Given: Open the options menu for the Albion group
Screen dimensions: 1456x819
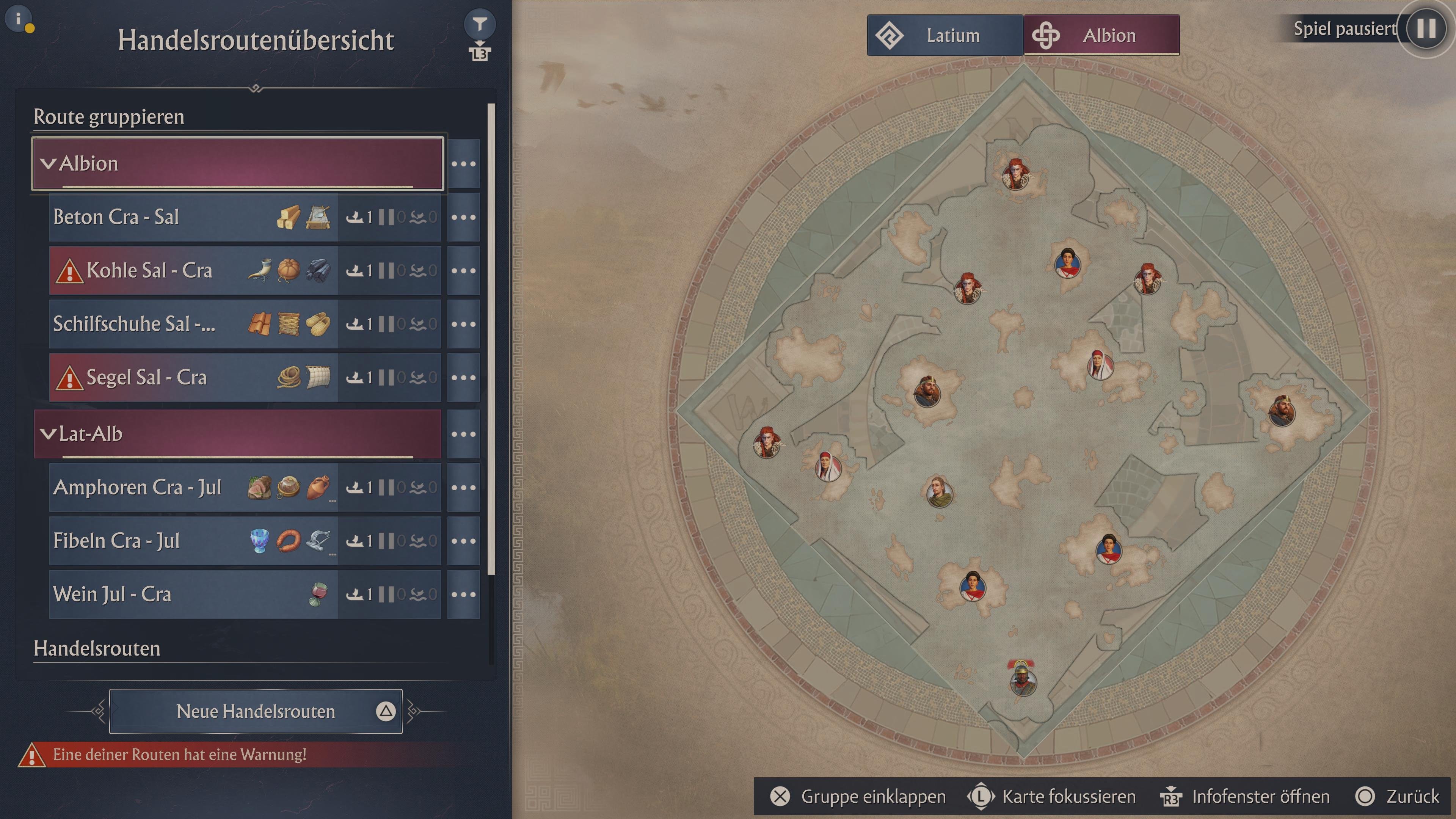Looking at the screenshot, I should (x=463, y=163).
